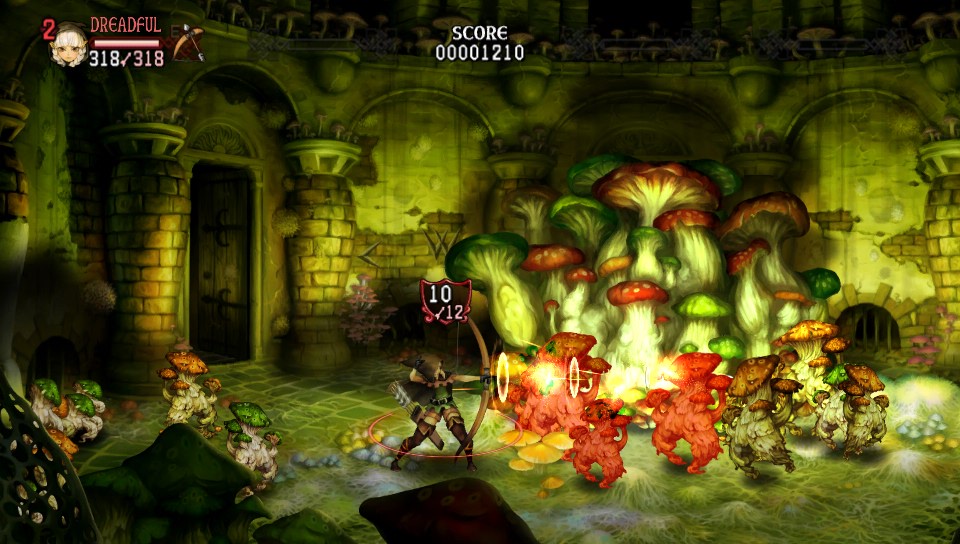Click the elf character portrait
Image resolution: width=960 pixels, height=544 pixels.
[68, 42]
